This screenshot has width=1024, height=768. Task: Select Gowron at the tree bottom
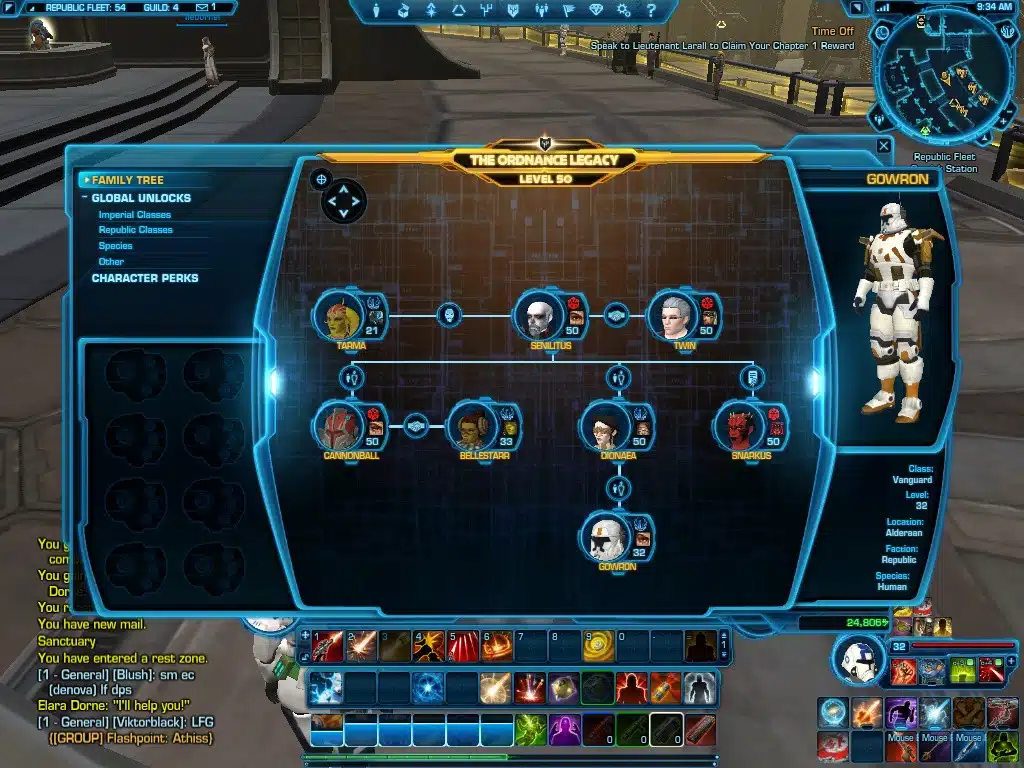pos(605,537)
